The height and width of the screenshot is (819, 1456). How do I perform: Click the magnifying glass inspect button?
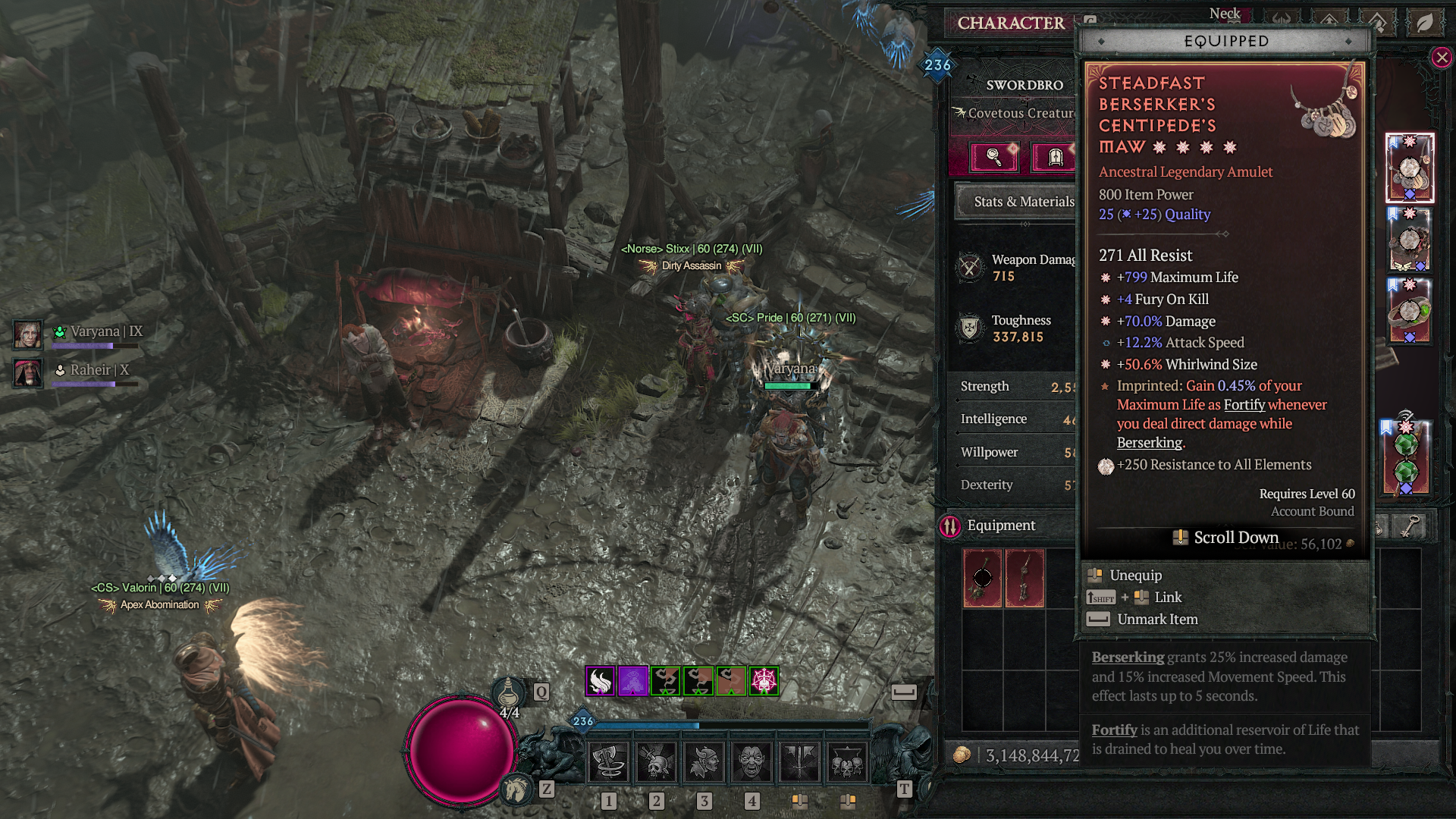coord(993,157)
